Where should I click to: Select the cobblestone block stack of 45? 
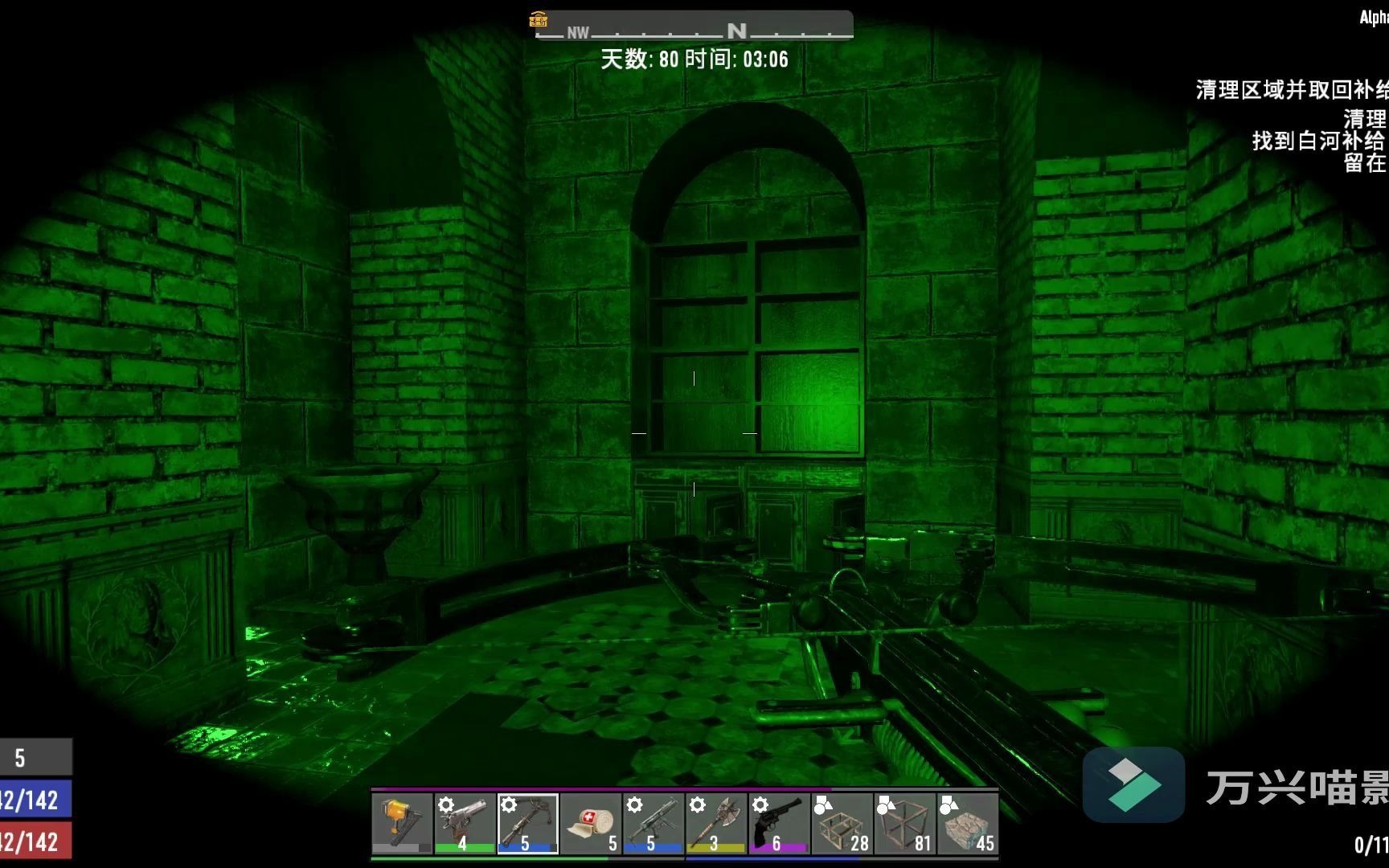(x=967, y=823)
